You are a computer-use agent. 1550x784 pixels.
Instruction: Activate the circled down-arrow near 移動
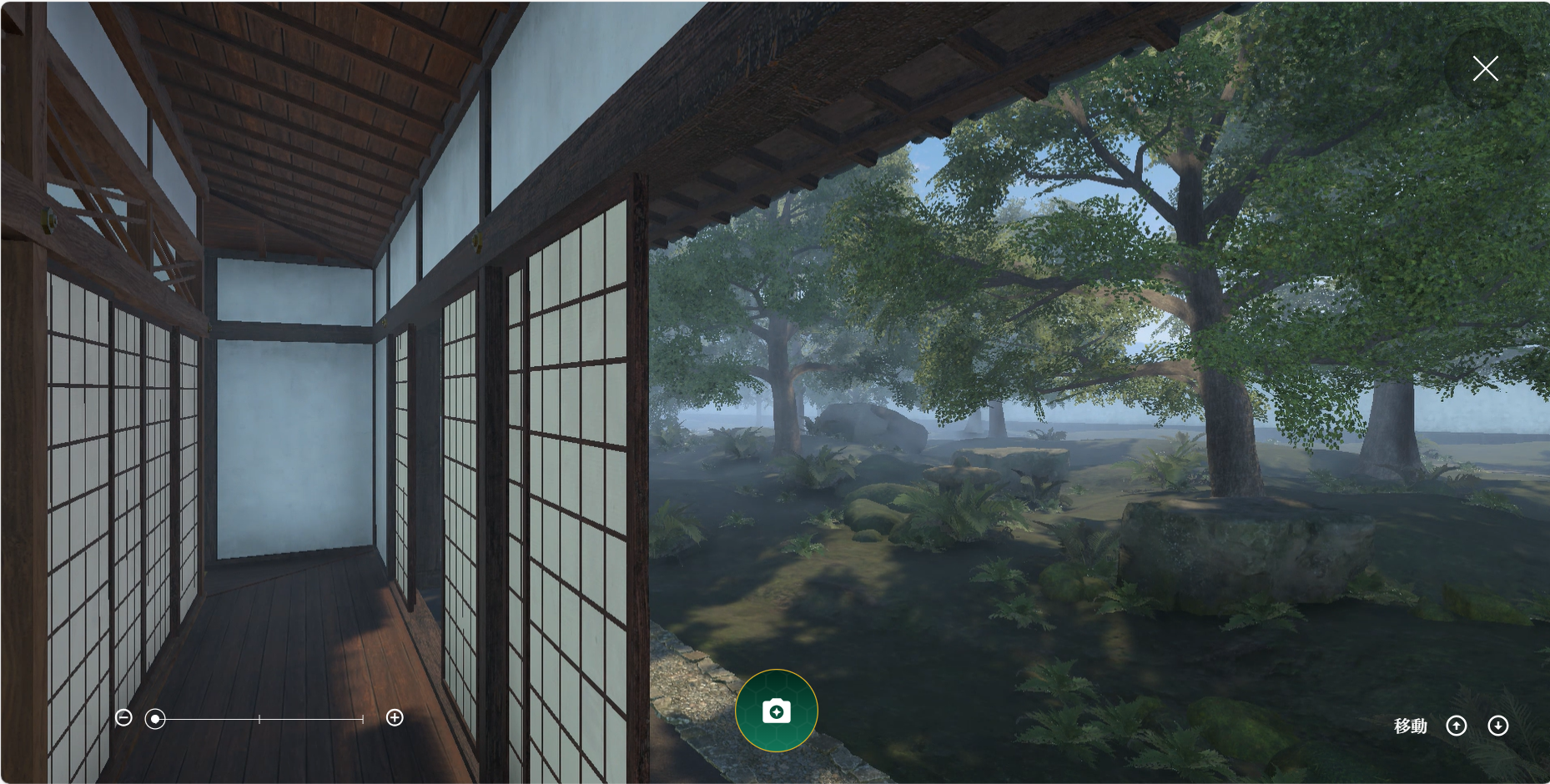point(1498,726)
